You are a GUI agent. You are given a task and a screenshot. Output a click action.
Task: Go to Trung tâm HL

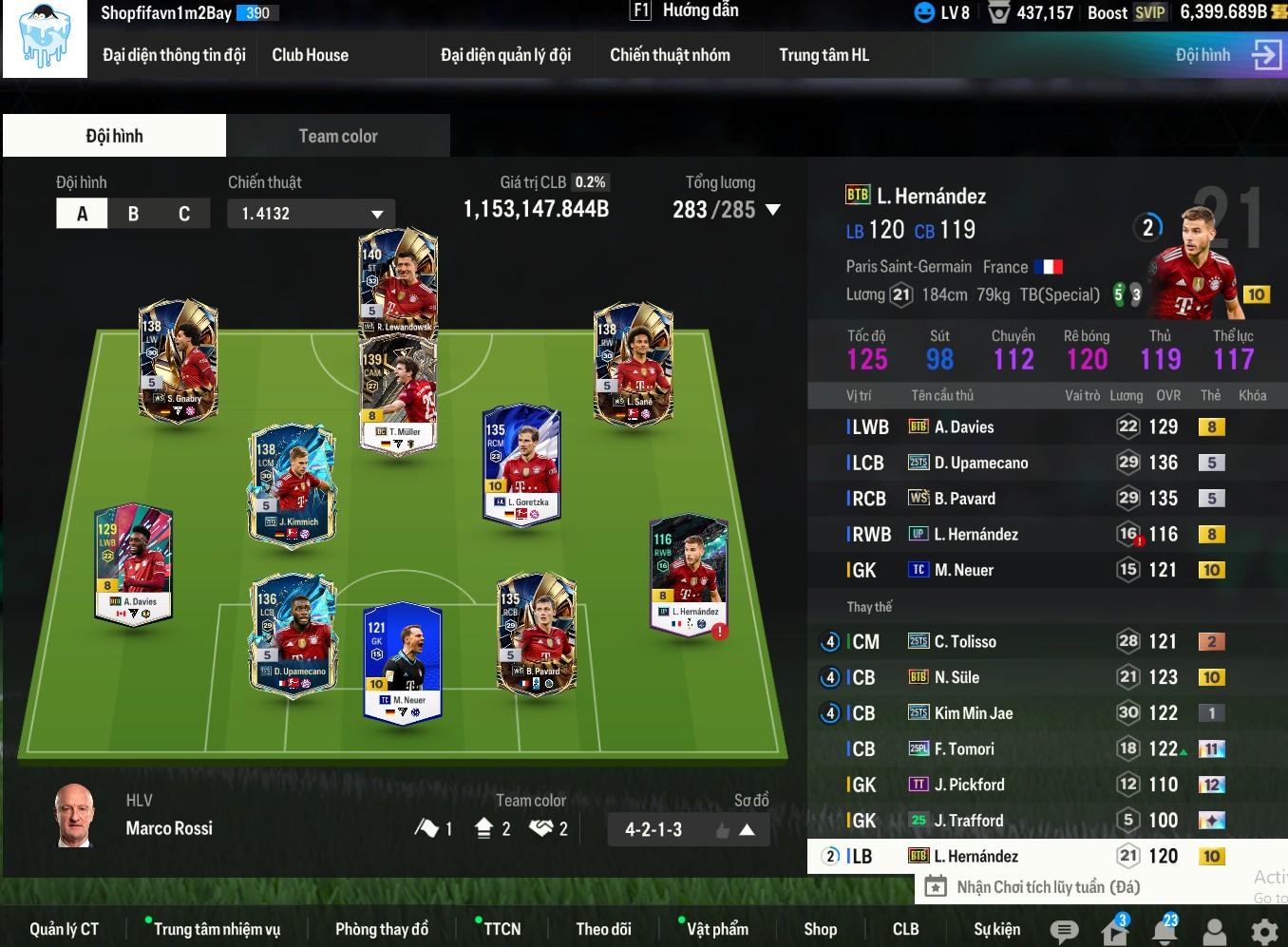824,55
